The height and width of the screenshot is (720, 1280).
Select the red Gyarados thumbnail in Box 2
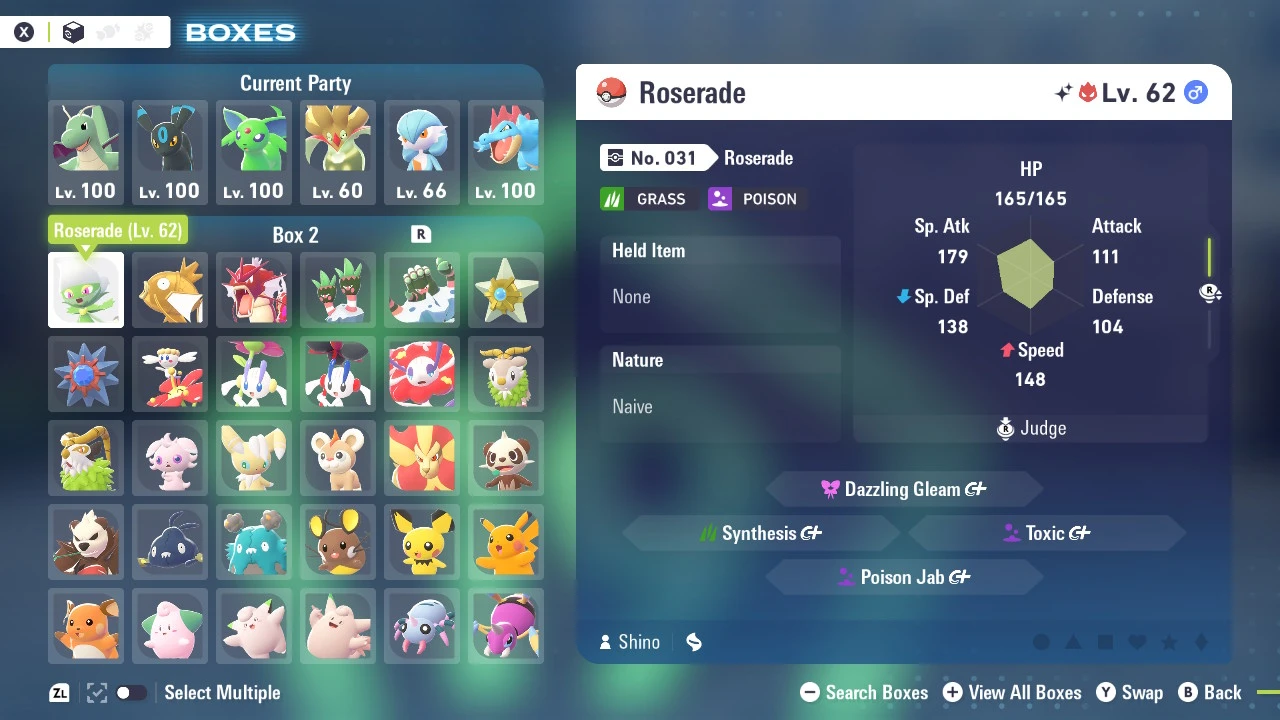253,290
